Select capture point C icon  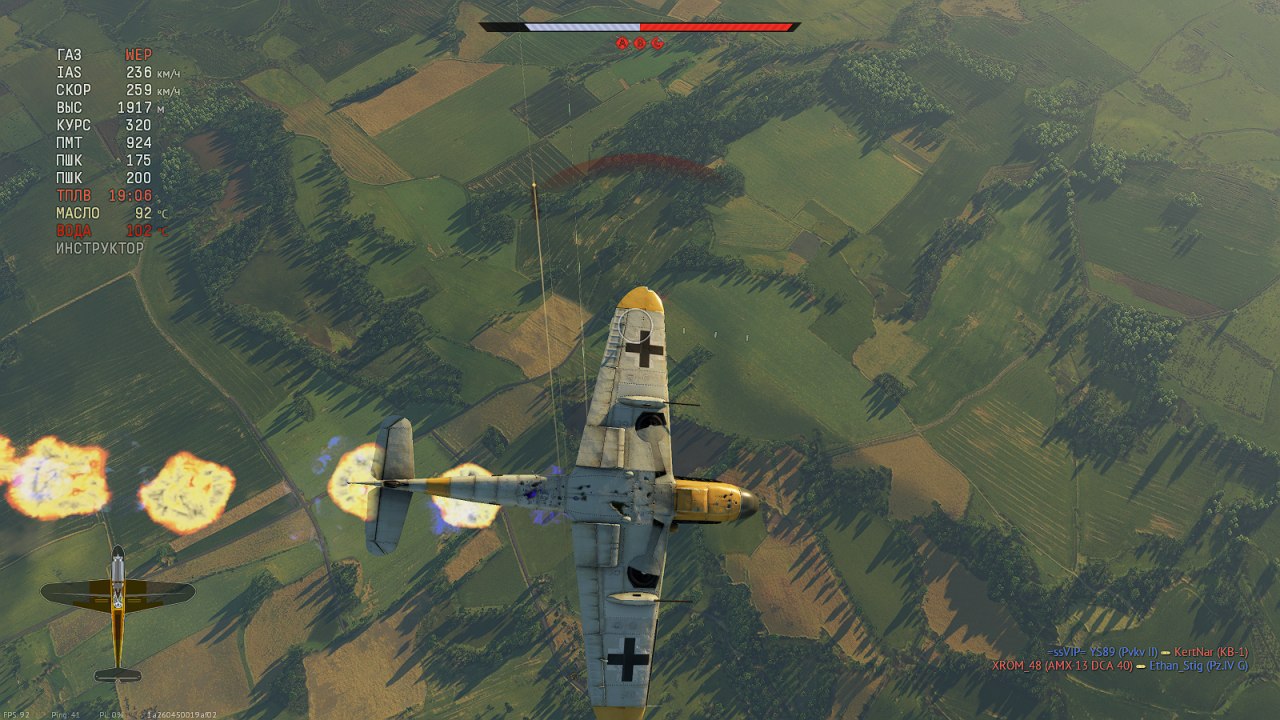[x=657, y=43]
